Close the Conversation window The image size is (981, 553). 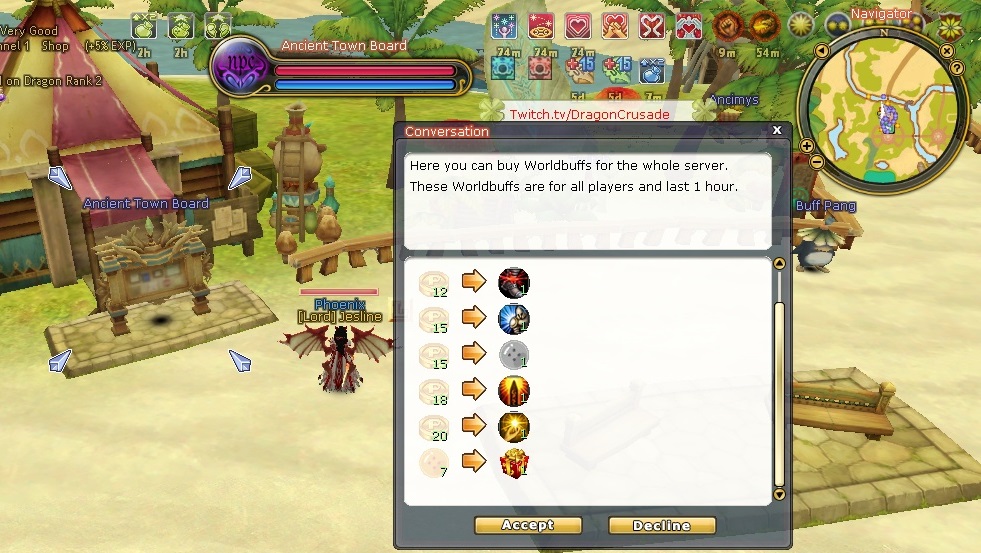(x=777, y=130)
